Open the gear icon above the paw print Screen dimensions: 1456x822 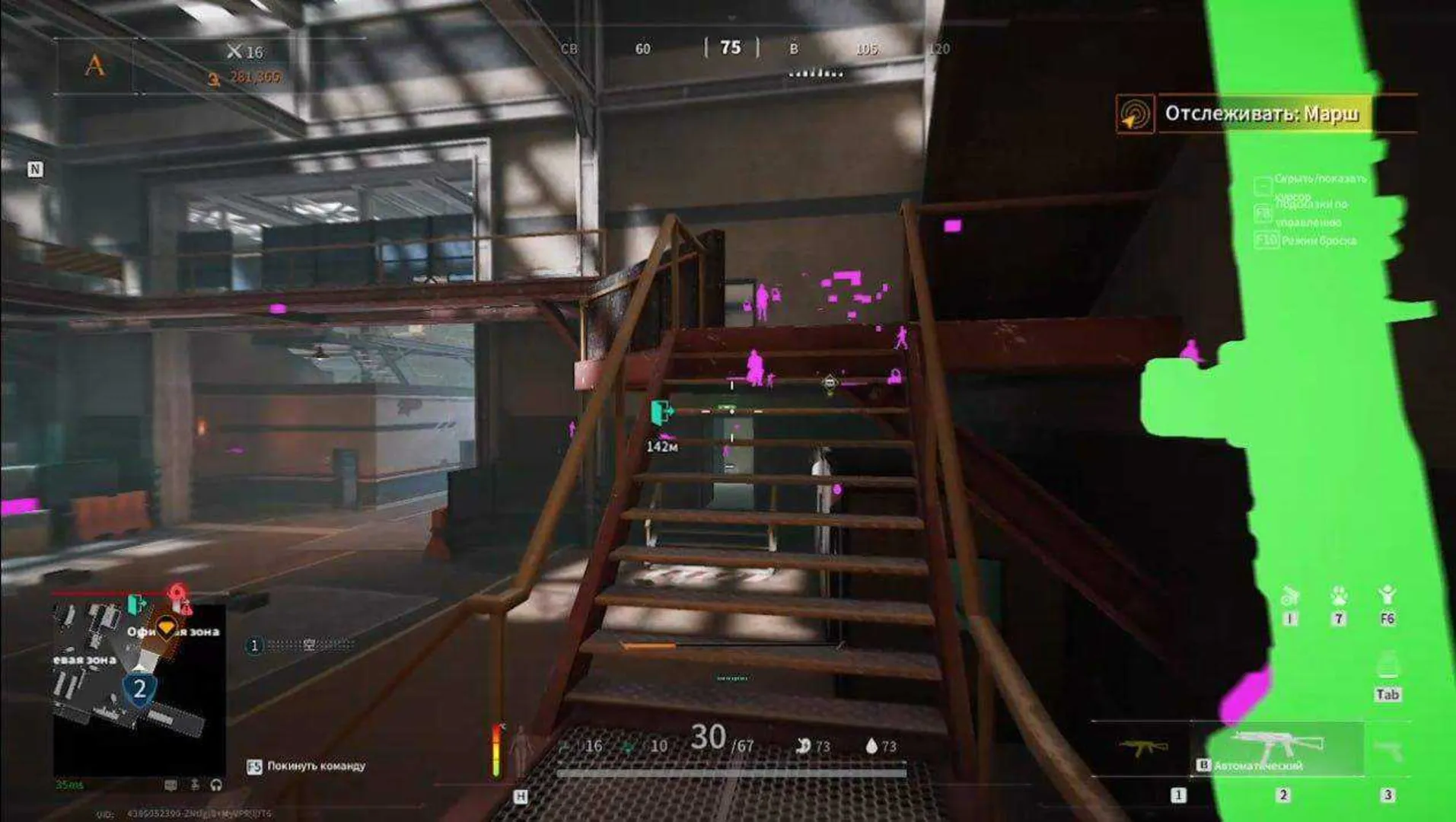(1289, 596)
